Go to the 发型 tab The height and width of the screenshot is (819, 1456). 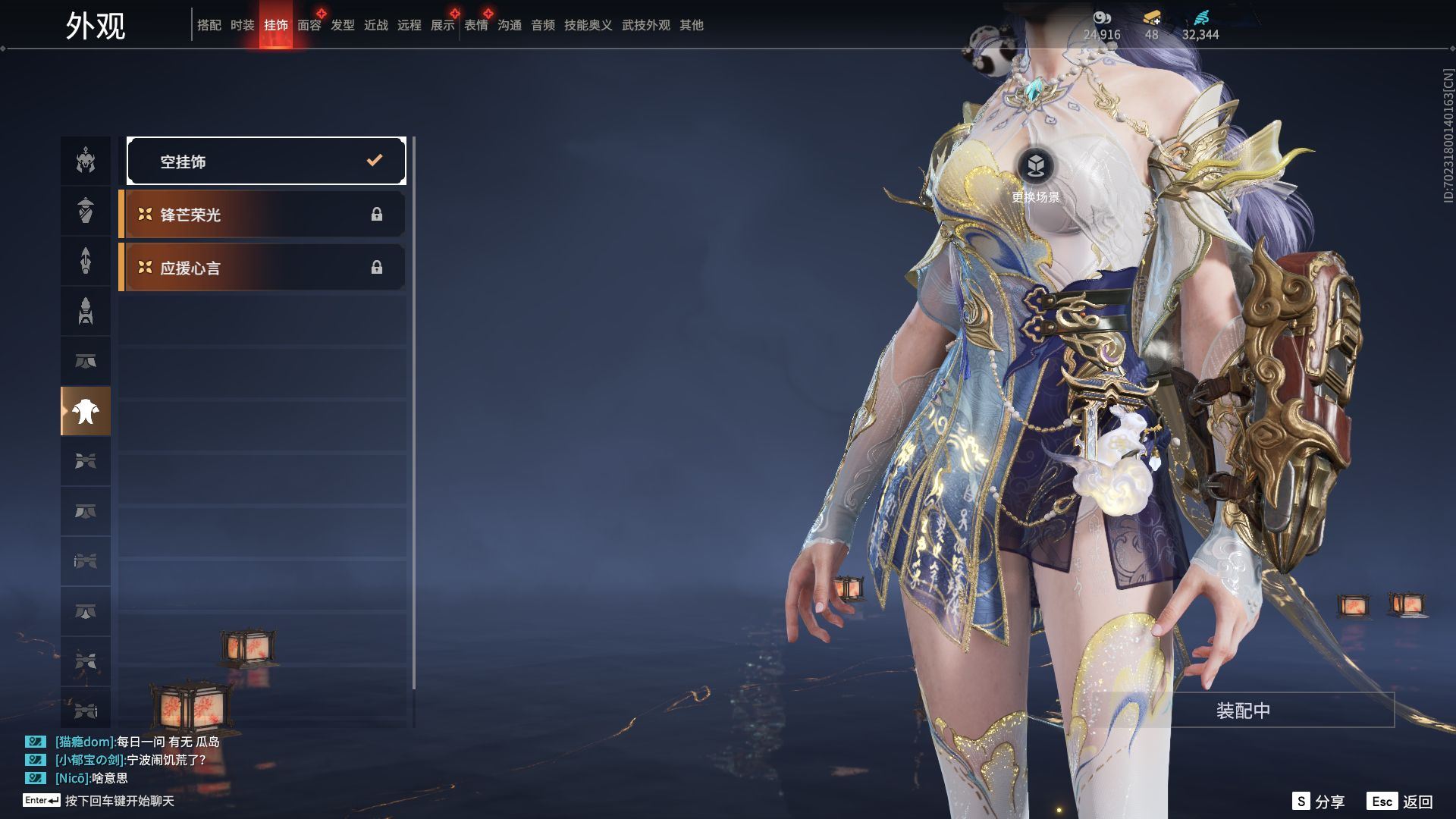tap(342, 25)
